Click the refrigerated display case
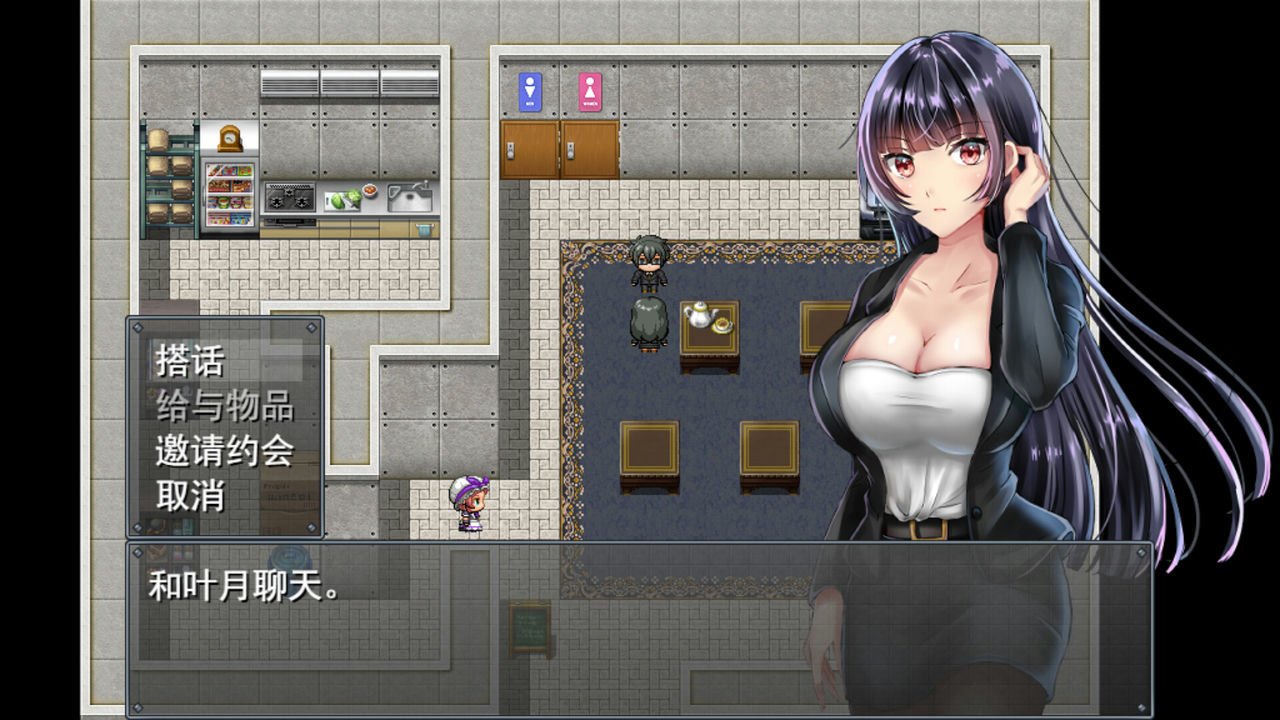1280x720 pixels. (x=230, y=195)
